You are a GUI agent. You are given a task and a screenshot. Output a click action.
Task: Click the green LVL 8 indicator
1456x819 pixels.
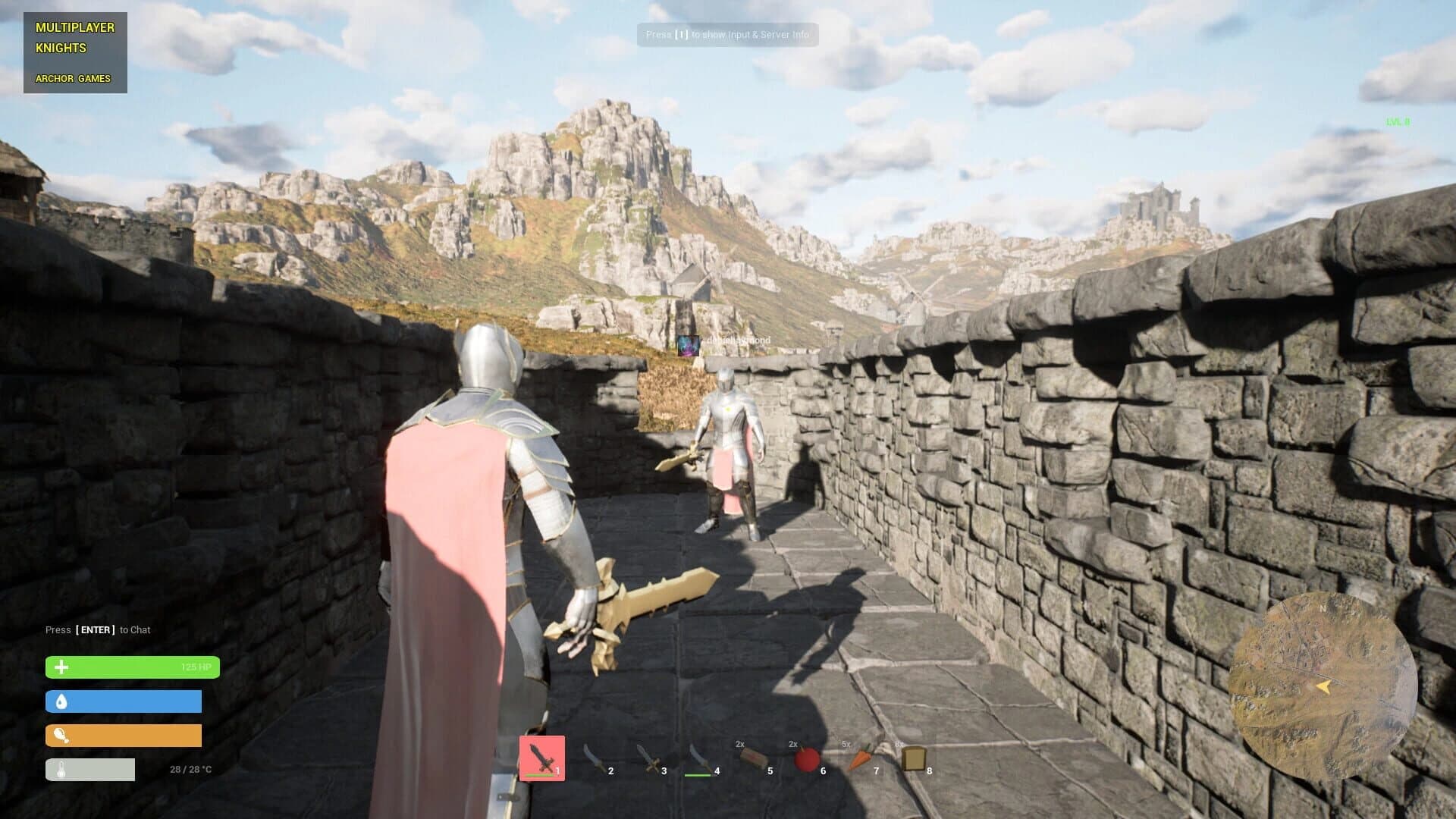click(x=1397, y=120)
